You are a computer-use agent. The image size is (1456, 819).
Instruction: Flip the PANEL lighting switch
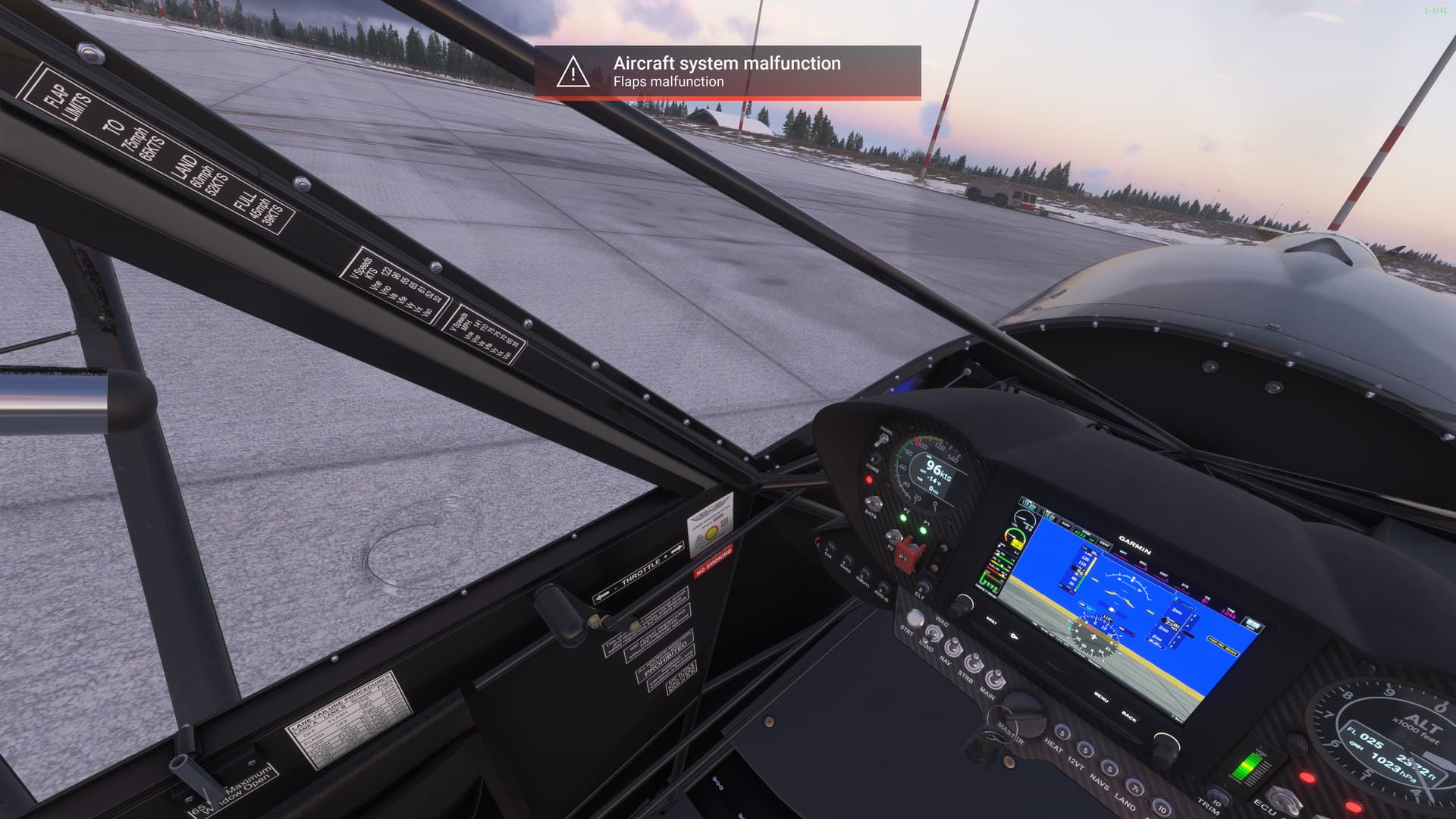click(x=883, y=441)
